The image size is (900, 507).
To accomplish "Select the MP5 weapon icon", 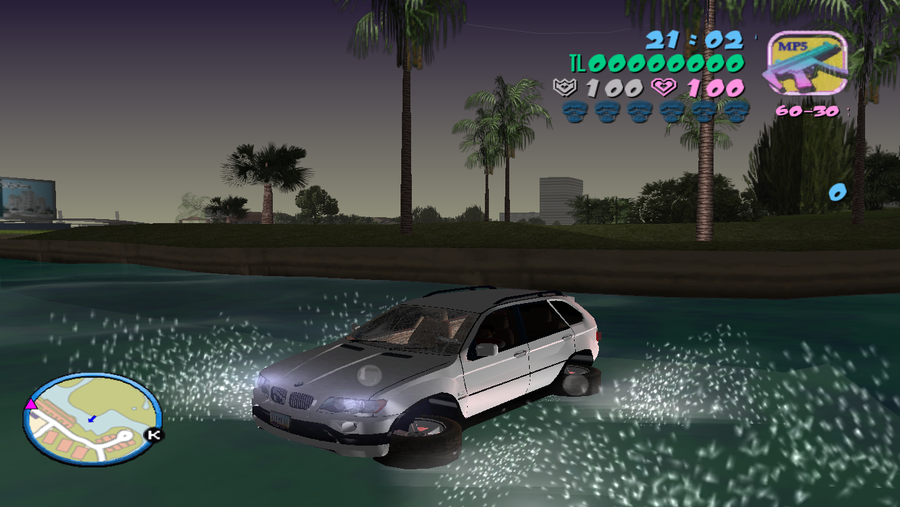I will (806, 66).
